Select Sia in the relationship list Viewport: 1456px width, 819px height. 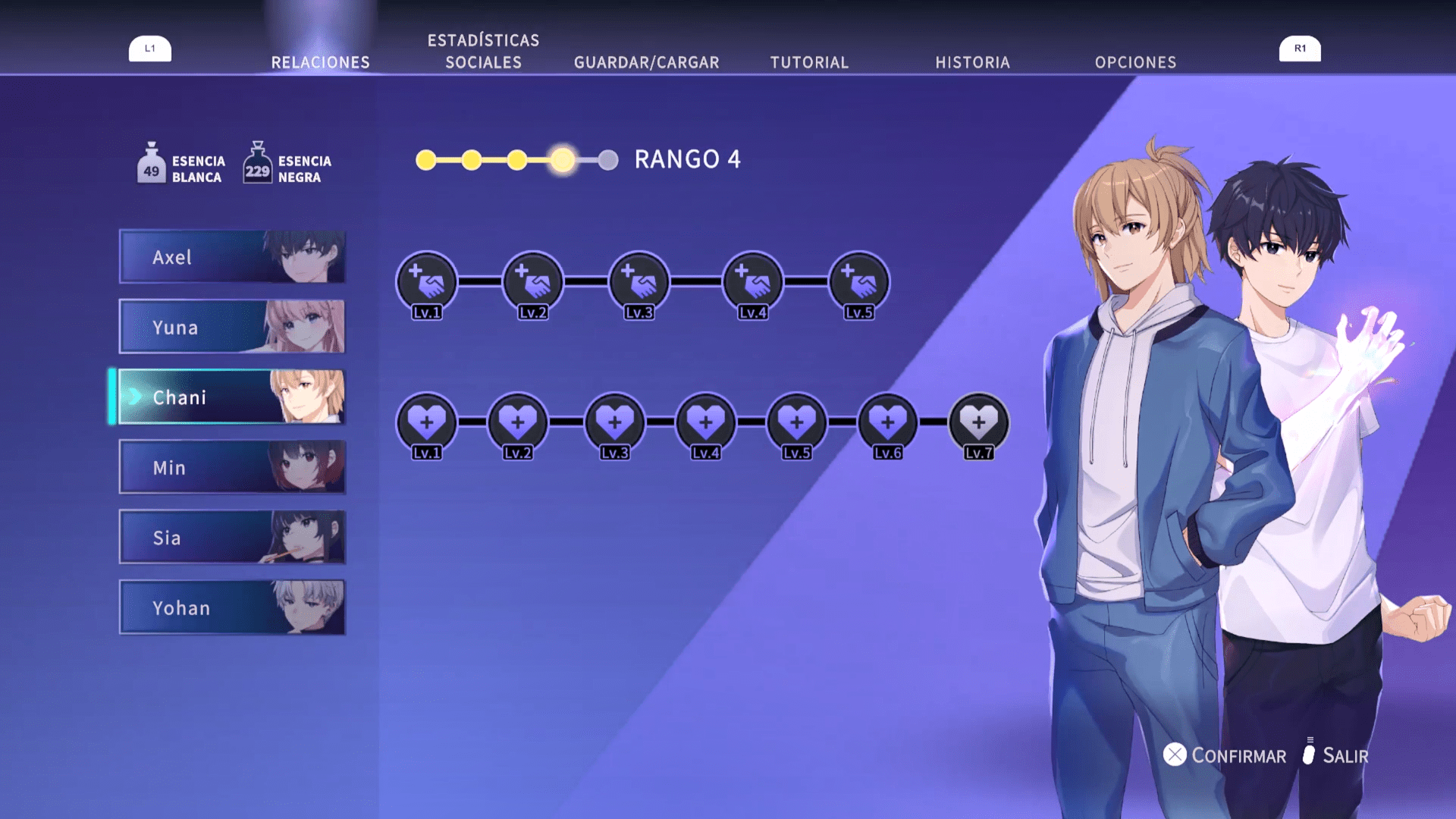232,537
